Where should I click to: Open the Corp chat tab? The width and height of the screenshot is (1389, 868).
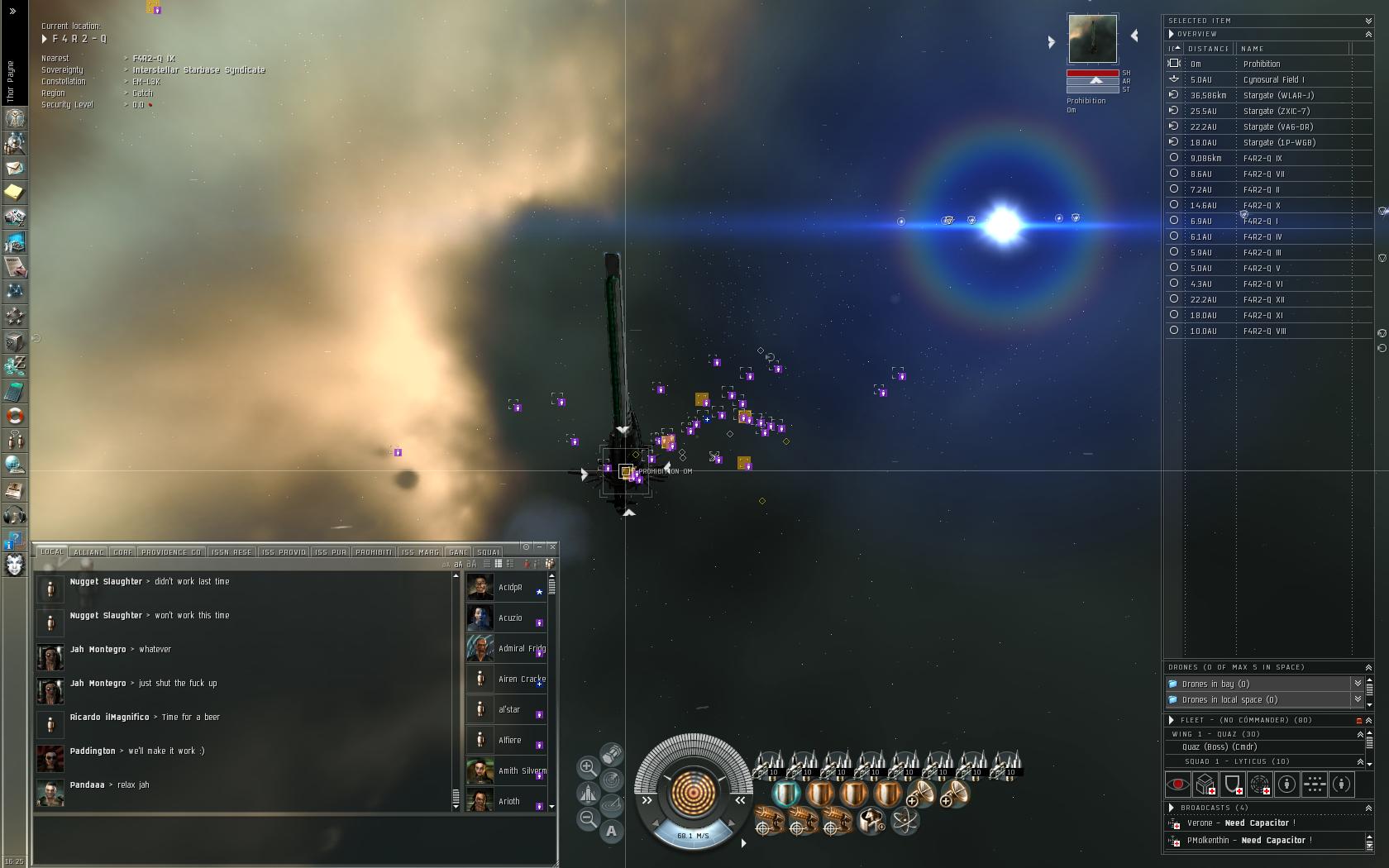tap(122, 552)
